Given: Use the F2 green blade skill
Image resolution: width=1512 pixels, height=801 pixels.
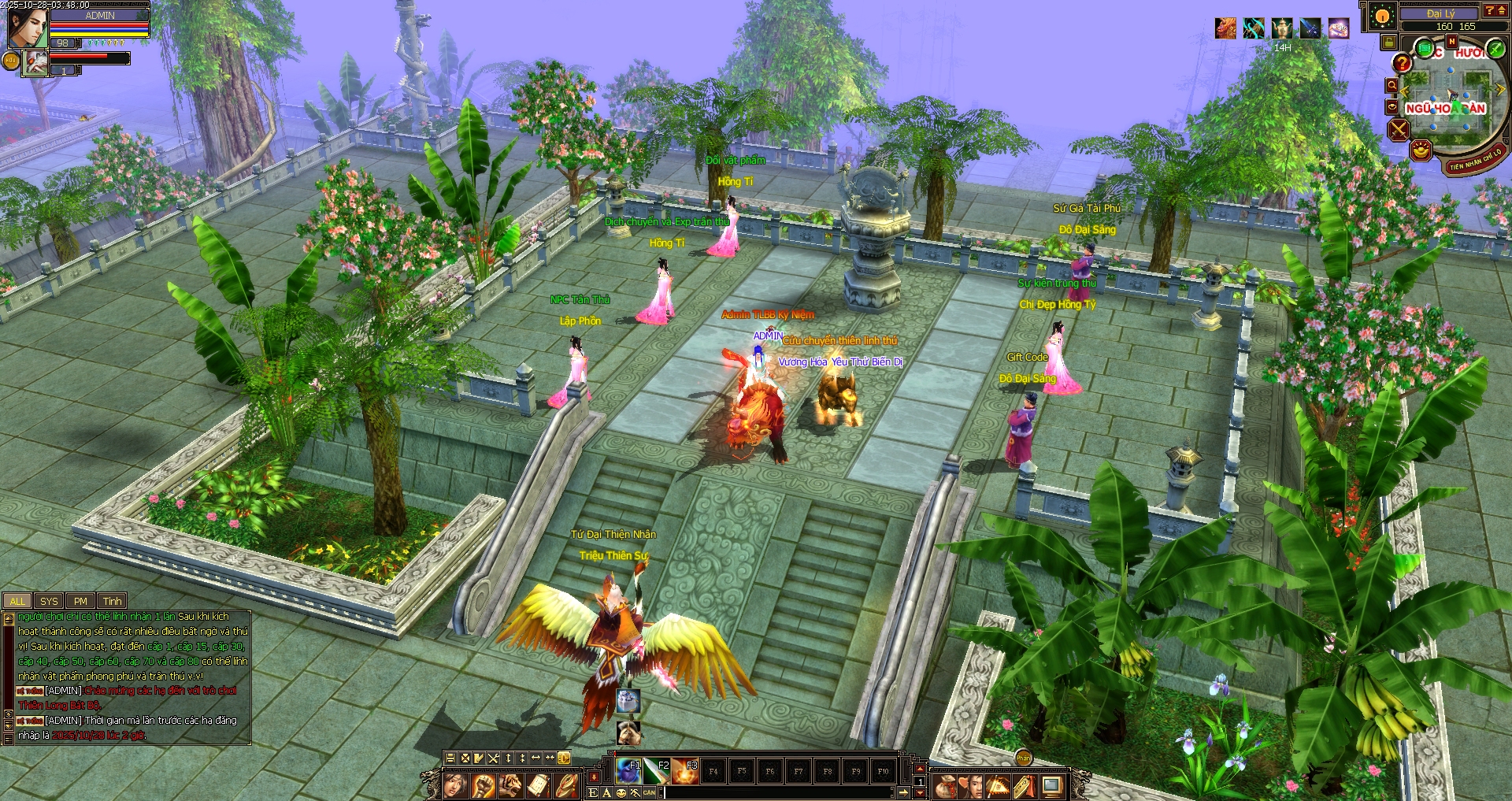Looking at the screenshot, I should (x=657, y=771).
